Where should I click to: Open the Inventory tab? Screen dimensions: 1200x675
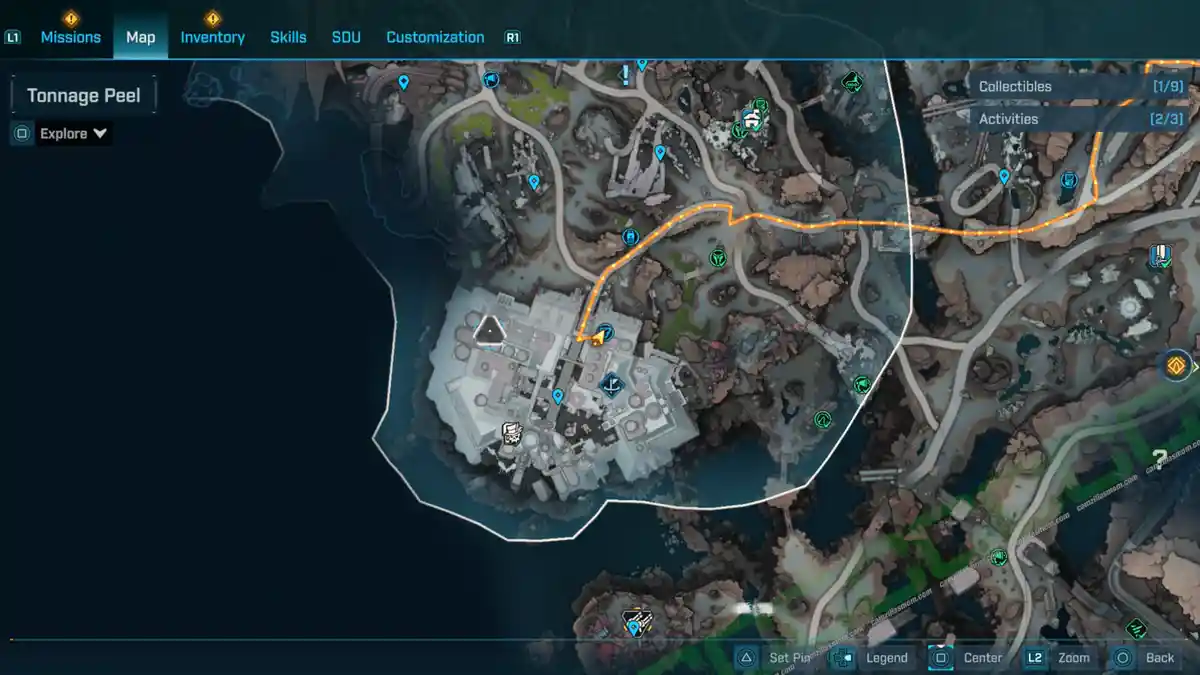point(212,37)
